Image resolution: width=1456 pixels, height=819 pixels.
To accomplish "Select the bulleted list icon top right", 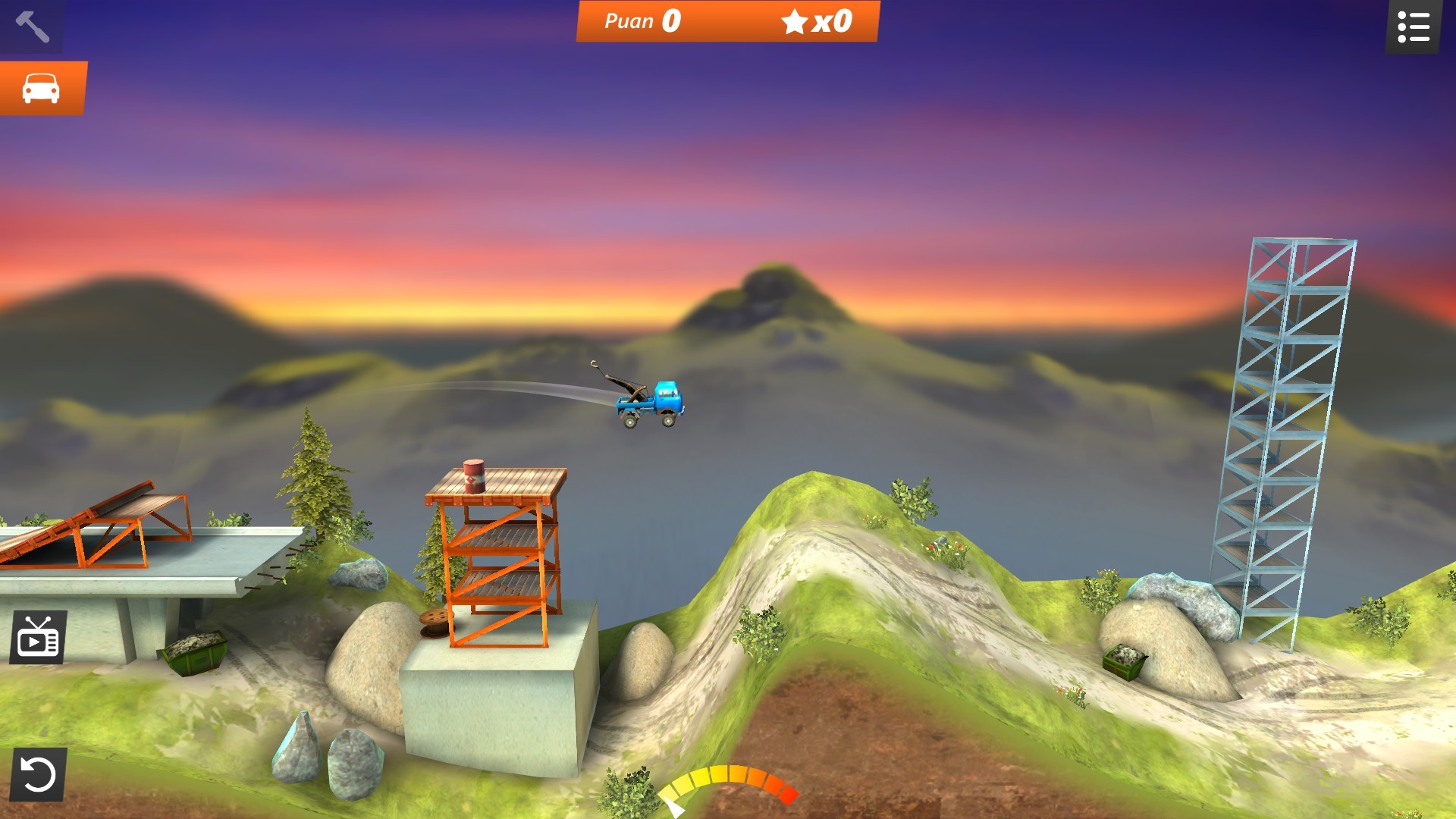I will click(1415, 25).
